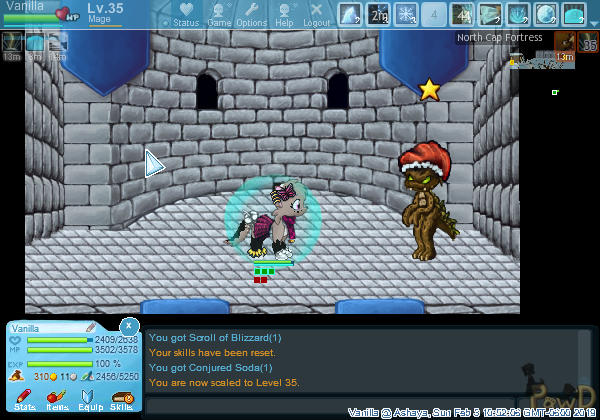Open the Skills panel

[x=122, y=399]
